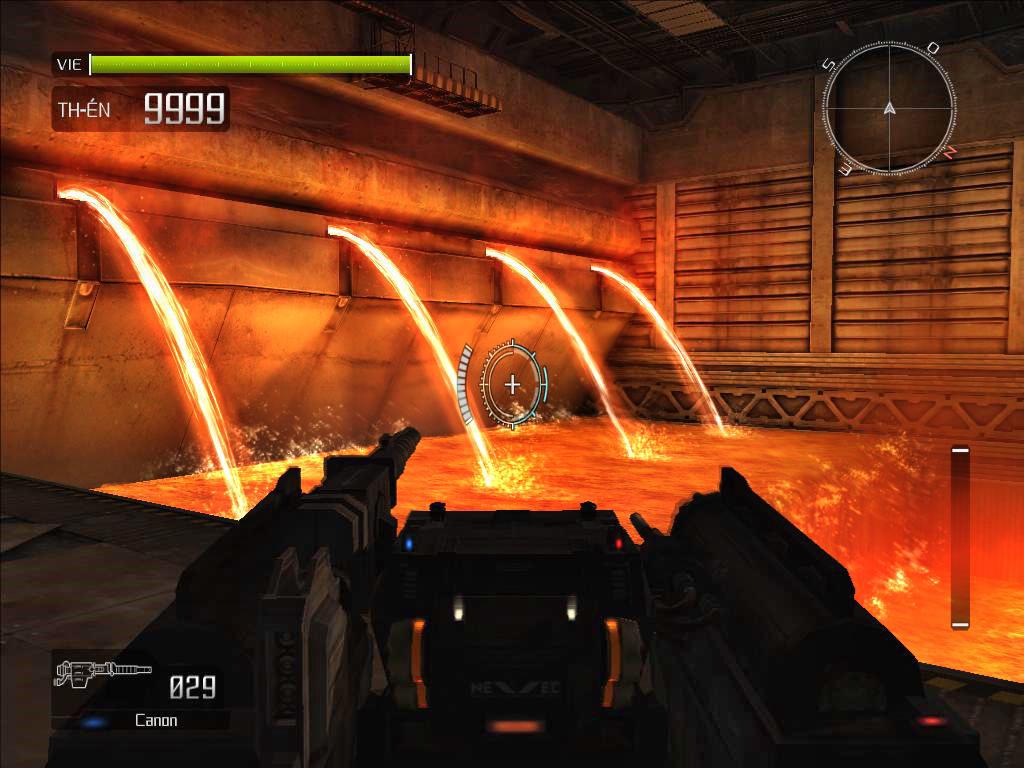Click the circular compass radar

point(889,106)
